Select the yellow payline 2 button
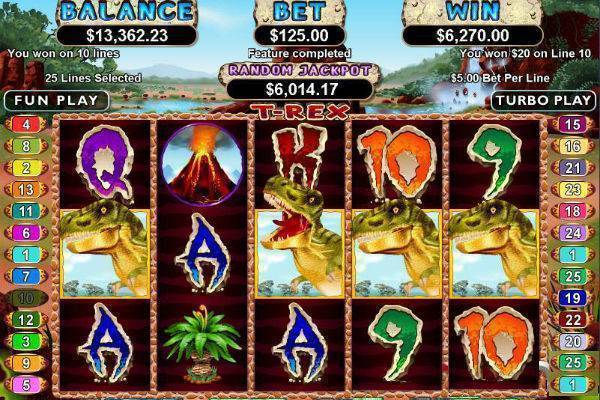This screenshot has width=600, height=400. 26,167
